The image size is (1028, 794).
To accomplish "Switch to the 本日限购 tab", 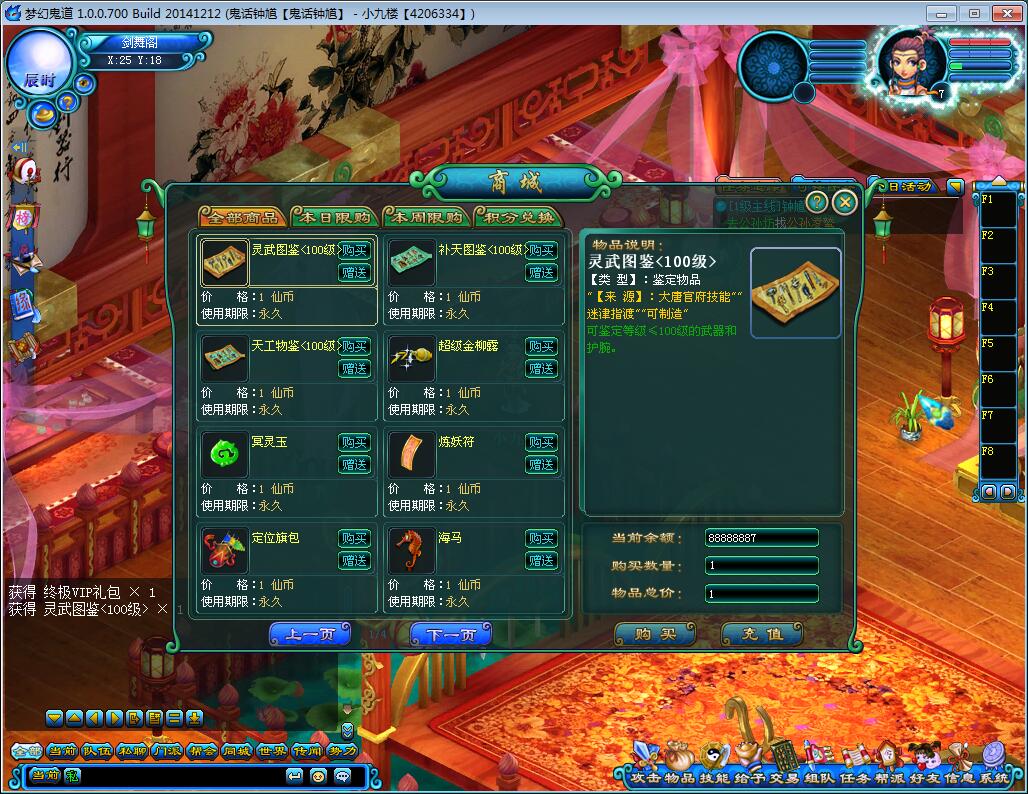I will 329,217.
